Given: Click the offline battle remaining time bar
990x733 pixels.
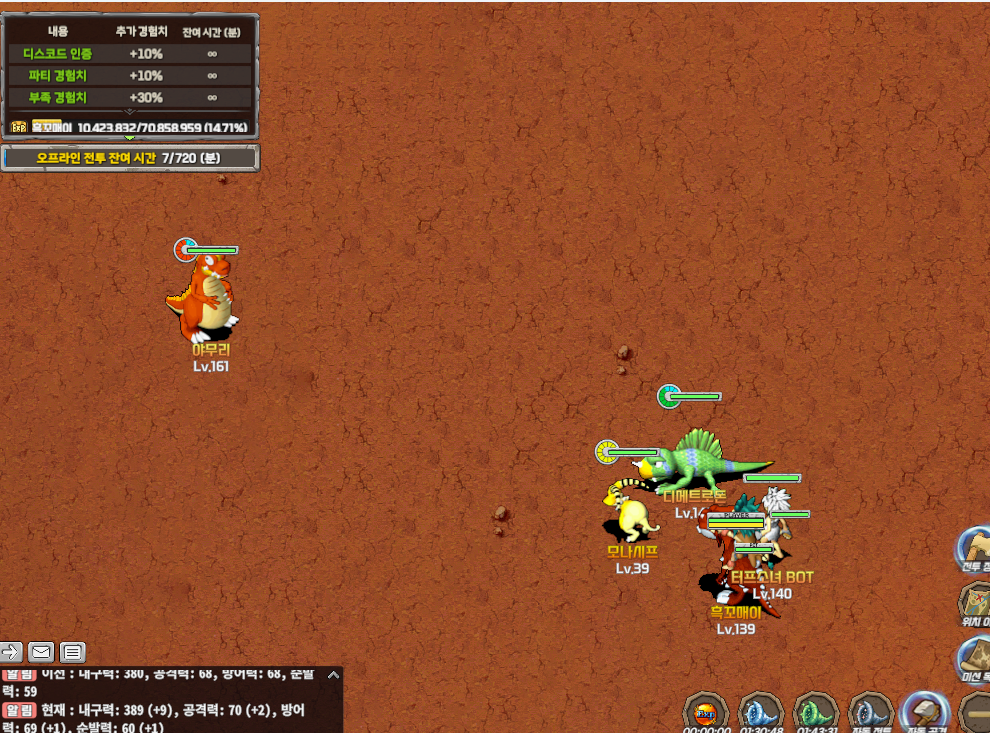Looking at the screenshot, I should [130, 158].
